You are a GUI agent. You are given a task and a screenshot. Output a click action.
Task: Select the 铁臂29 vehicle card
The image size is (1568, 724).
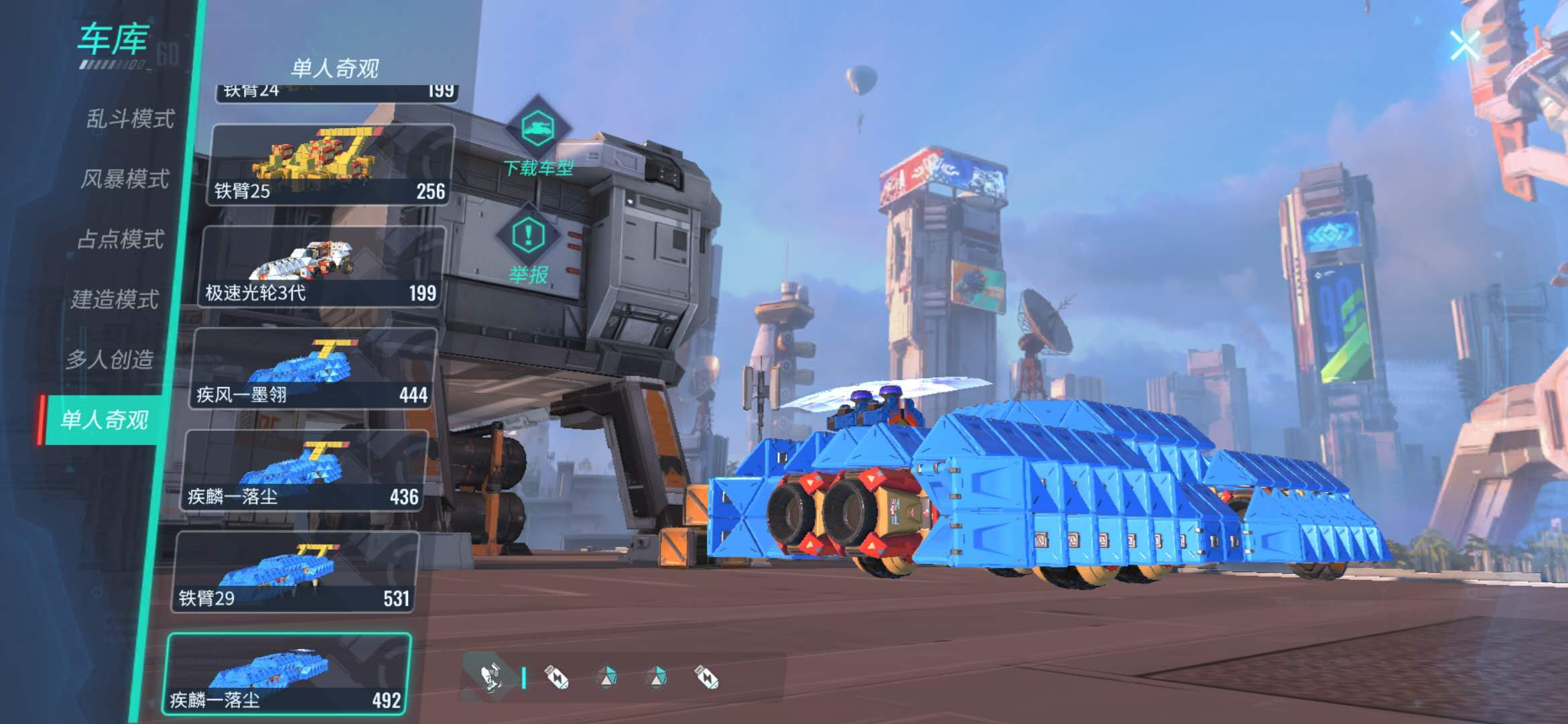(296, 572)
